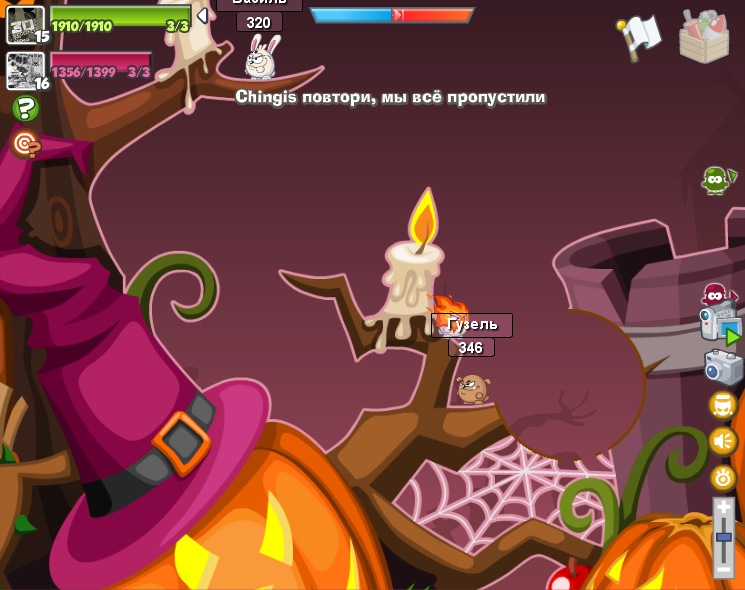Select the red character indicator icon
Image resolution: width=745 pixels, height=590 pixels.
click(714, 295)
